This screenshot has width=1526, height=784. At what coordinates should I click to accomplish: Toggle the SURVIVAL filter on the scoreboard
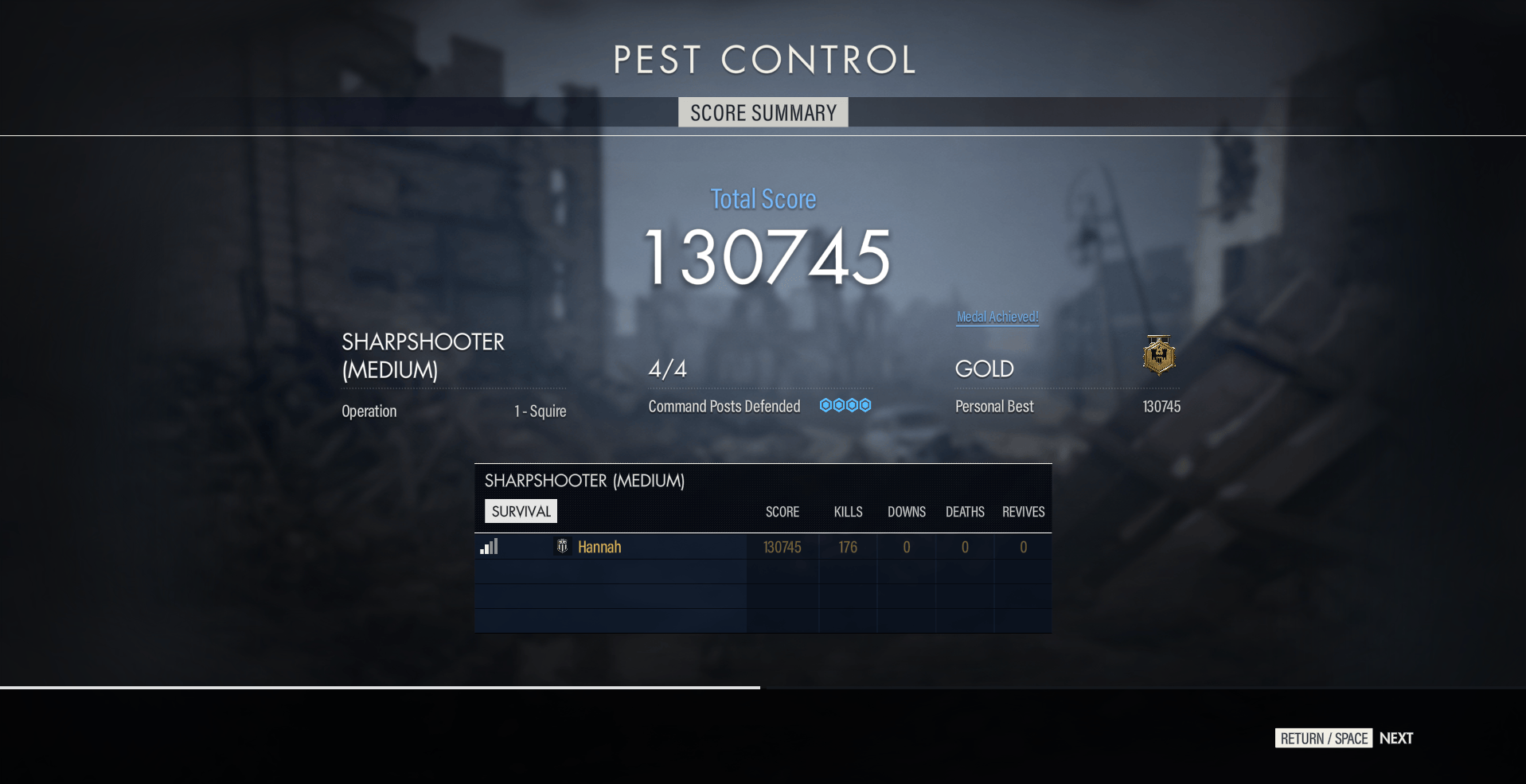click(x=520, y=511)
